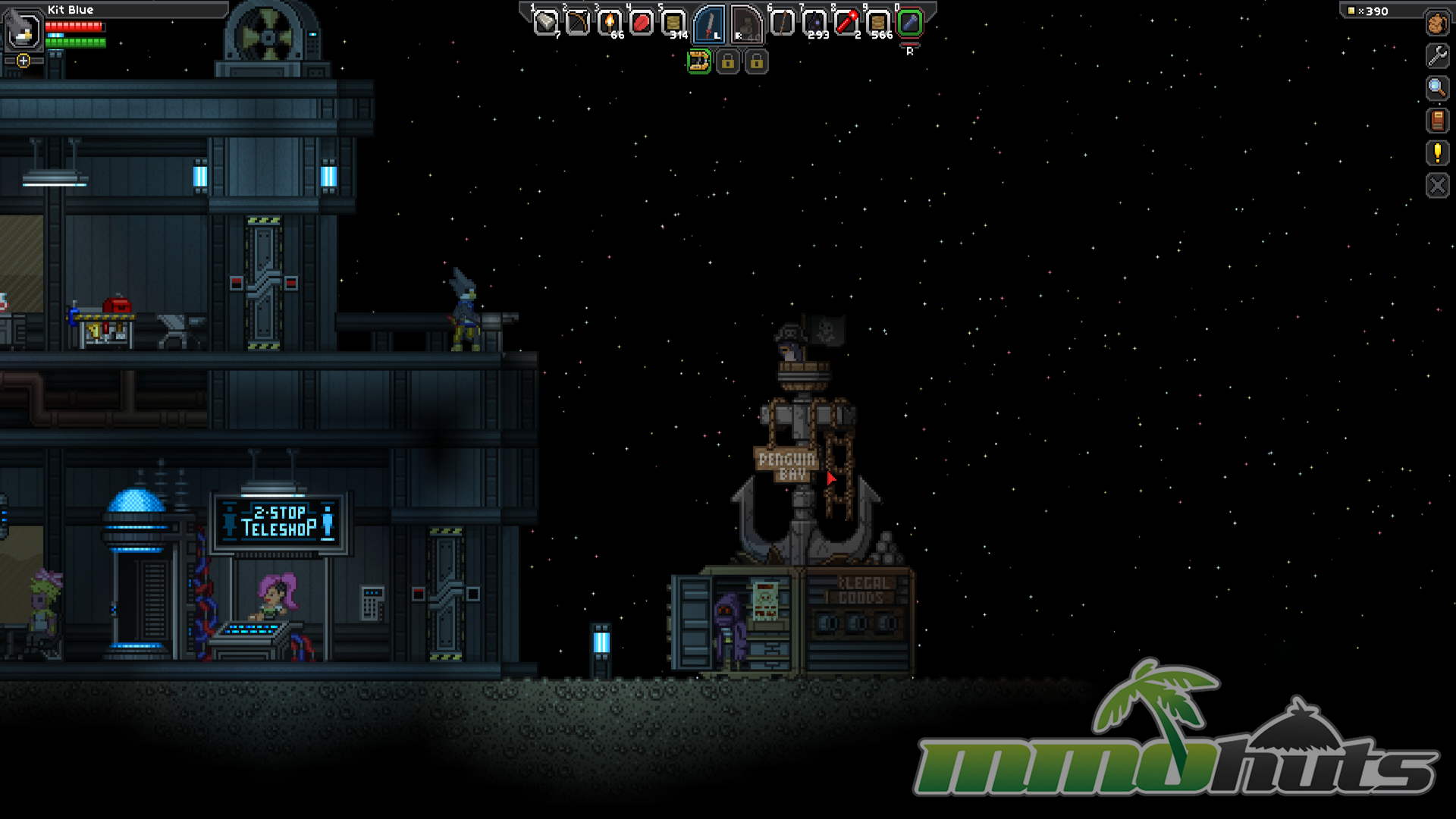Select the staff in hotbar slot 6
Viewport: 1456px width, 819px height.
coord(782,24)
